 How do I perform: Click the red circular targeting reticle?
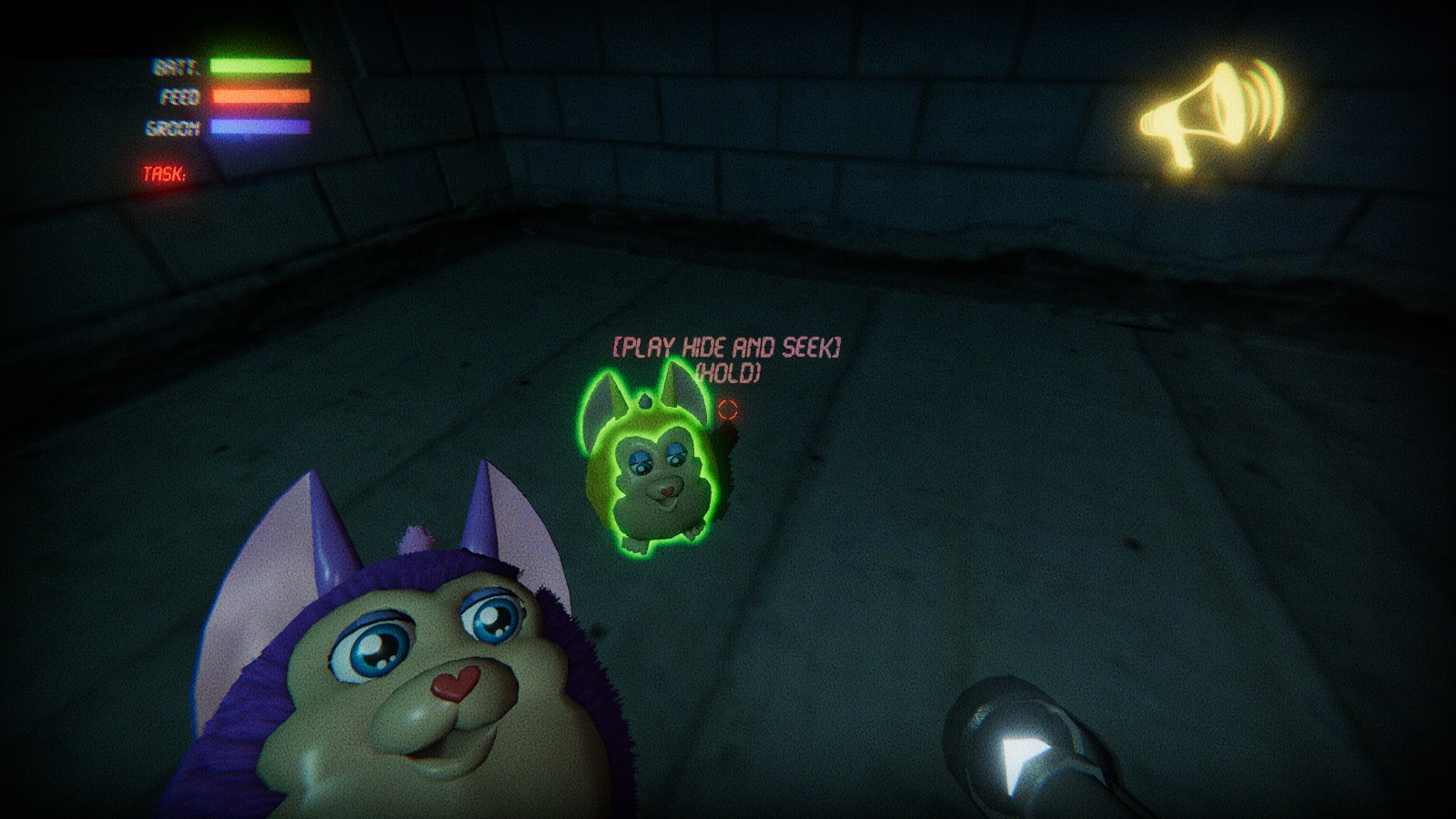727,410
